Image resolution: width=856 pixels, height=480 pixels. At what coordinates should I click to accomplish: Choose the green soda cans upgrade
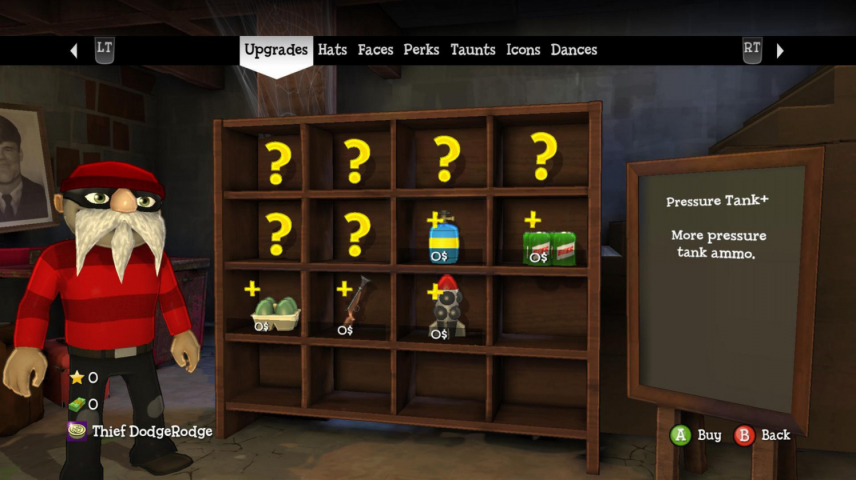tap(549, 246)
